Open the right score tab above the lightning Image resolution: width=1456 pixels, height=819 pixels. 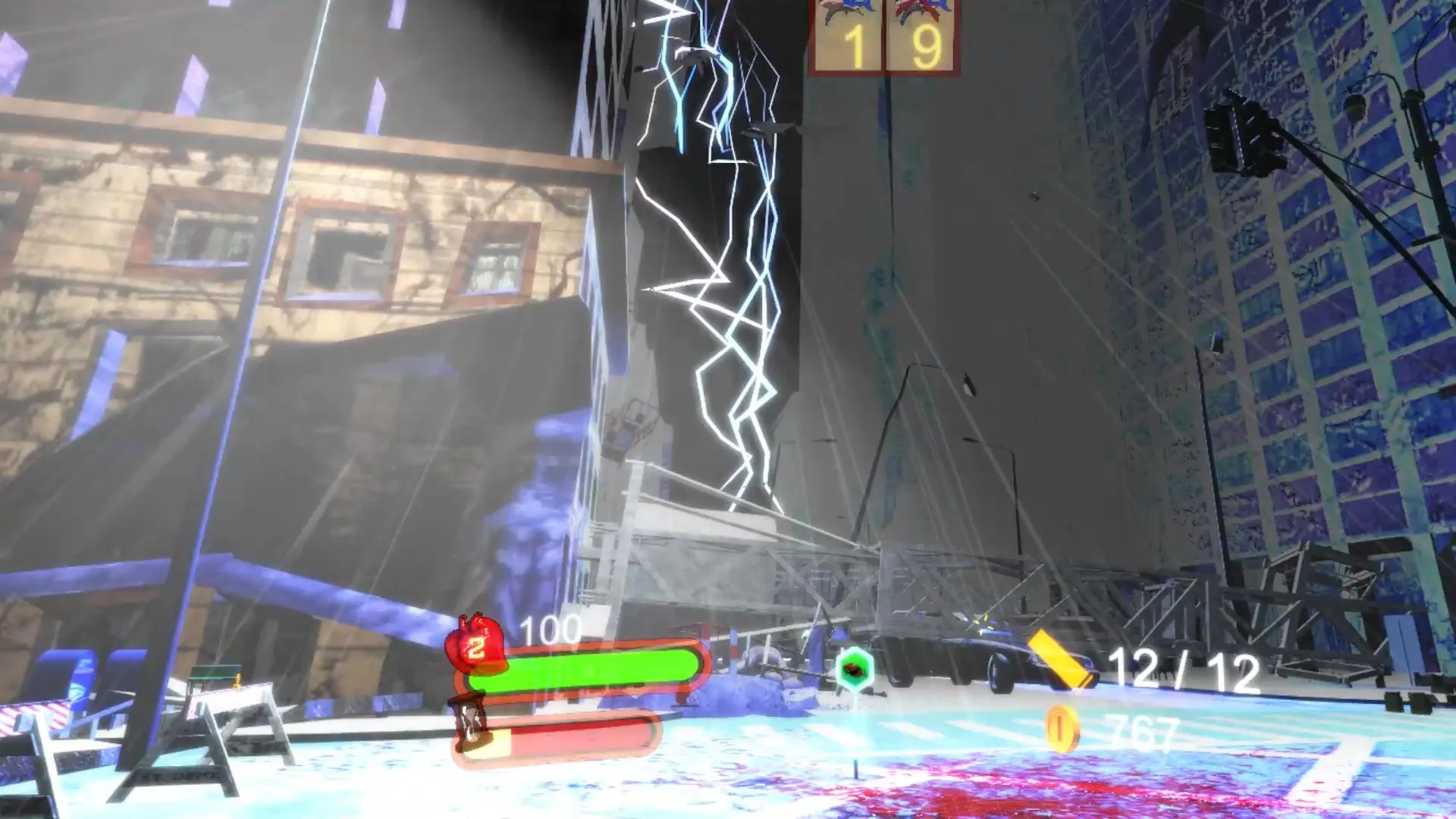[x=921, y=38]
